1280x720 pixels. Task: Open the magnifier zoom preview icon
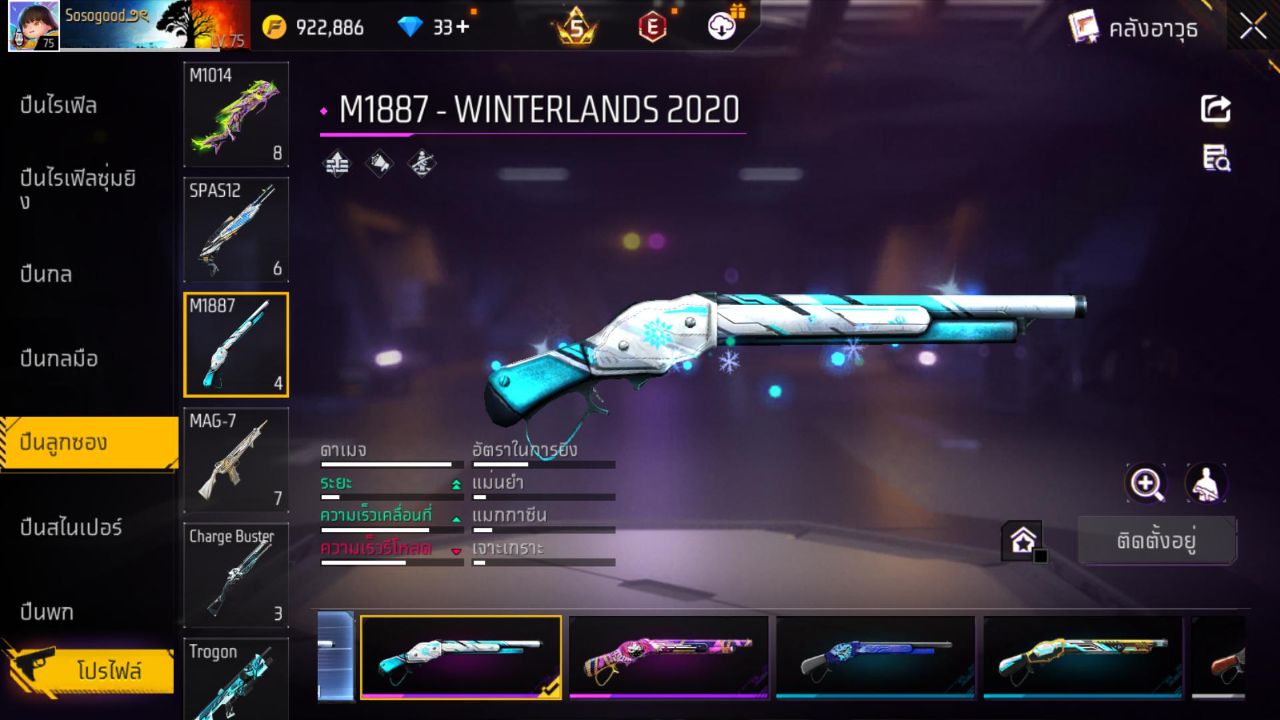point(1146,484)
